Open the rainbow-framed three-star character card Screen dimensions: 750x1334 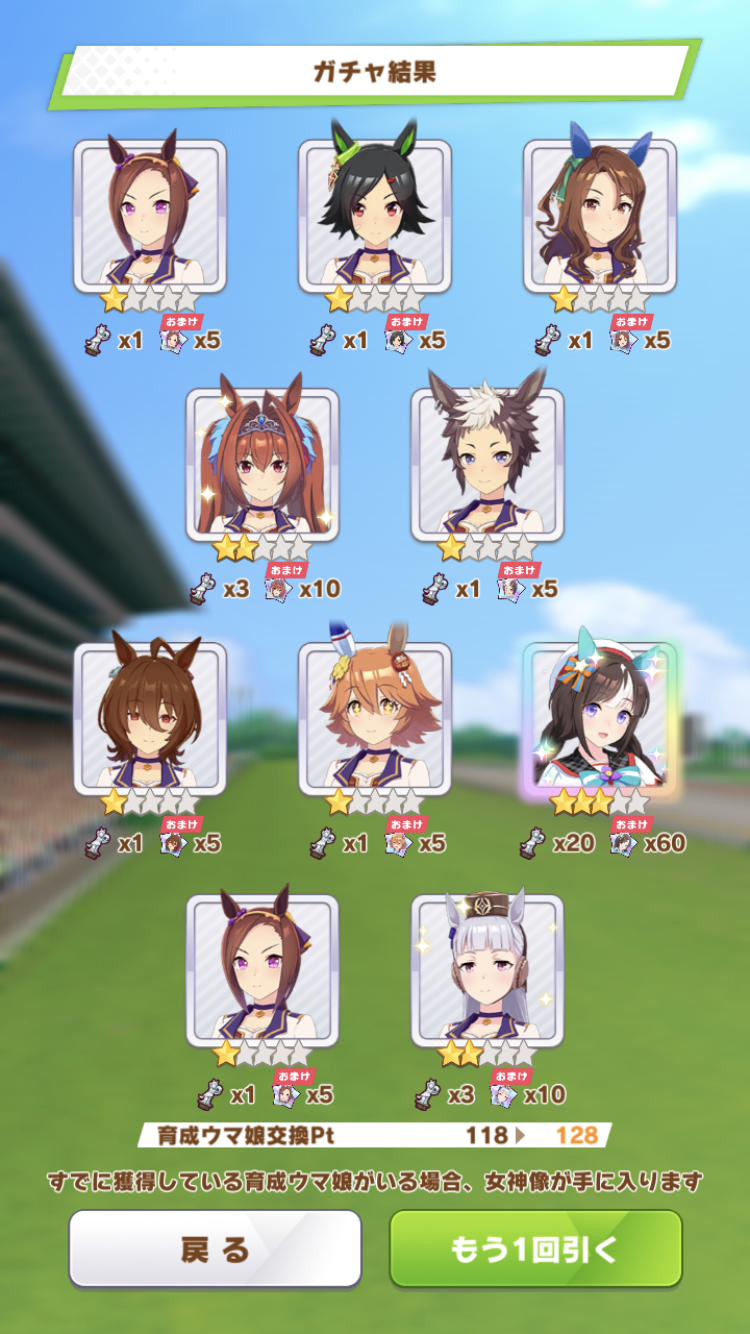tap(600, 718)
